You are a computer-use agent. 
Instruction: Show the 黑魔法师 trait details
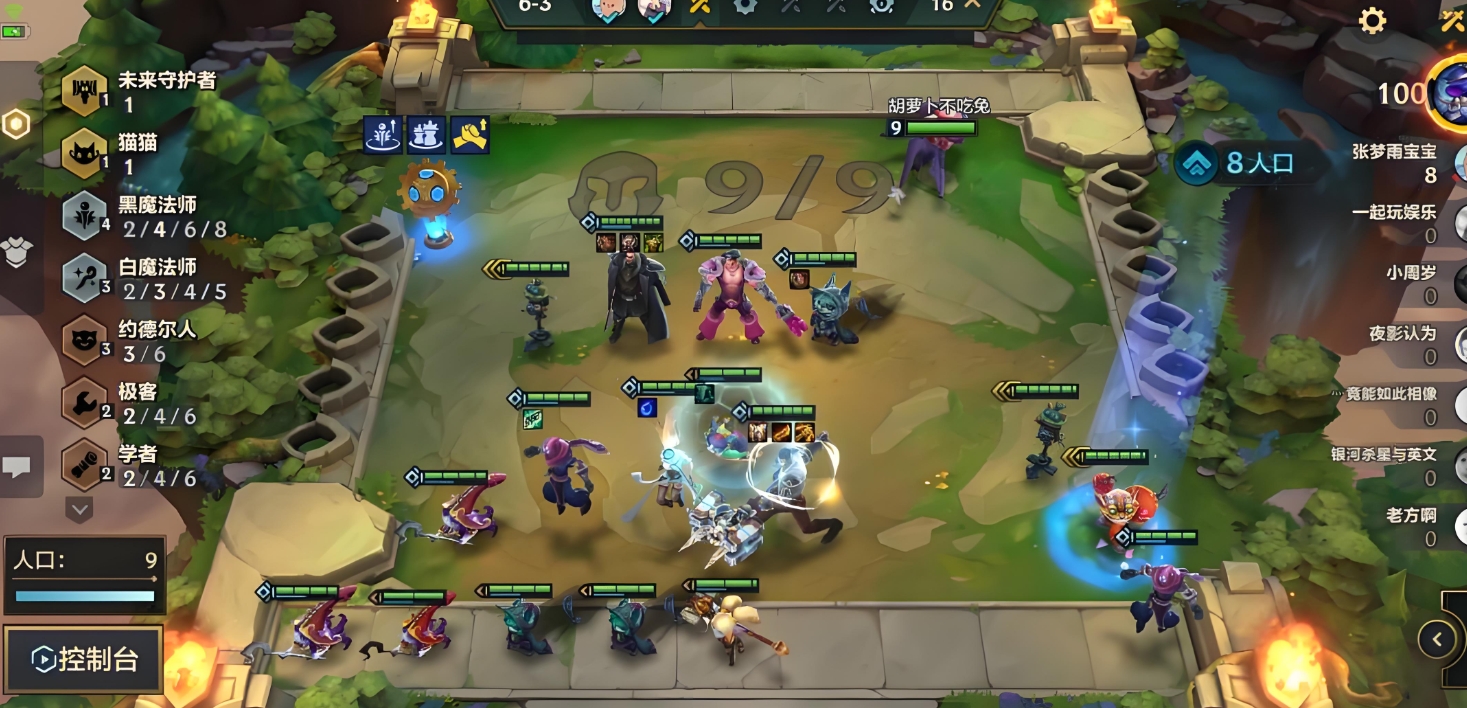pos(145,216)
